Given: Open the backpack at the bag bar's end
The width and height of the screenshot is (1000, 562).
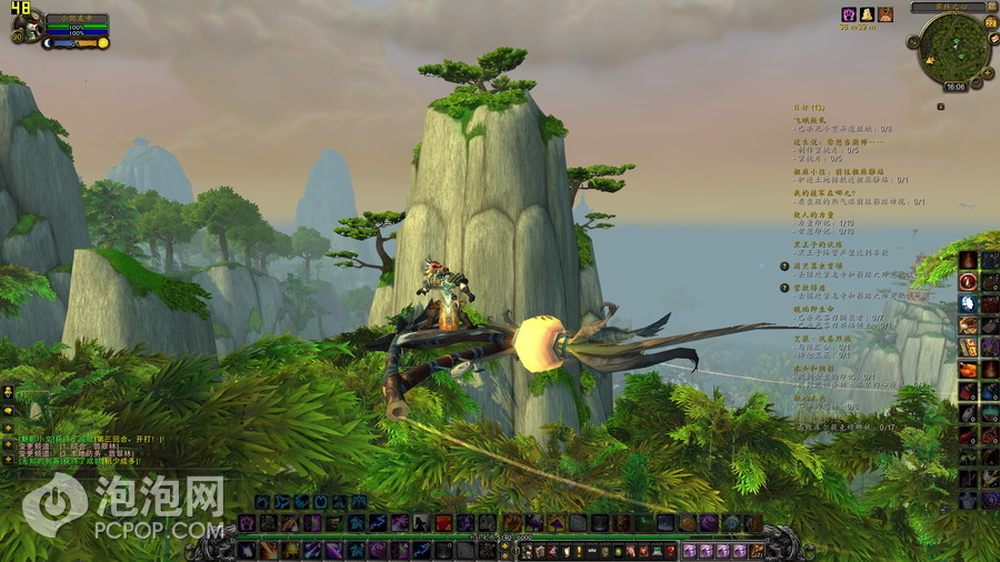Looking at the screenshot, I should (758, 551).
